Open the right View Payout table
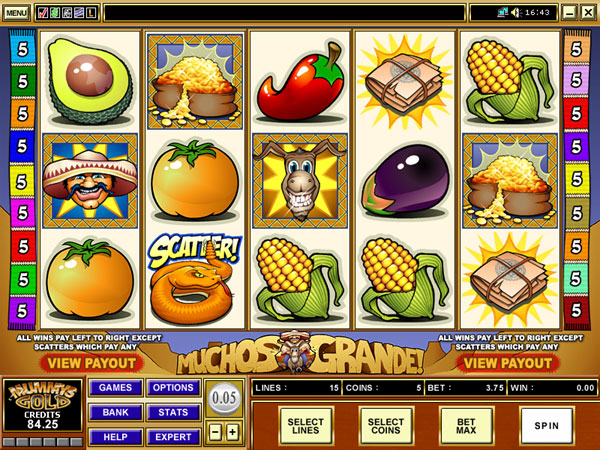The height and width of the screenshot is (450, 600). [x=510, y=362]
